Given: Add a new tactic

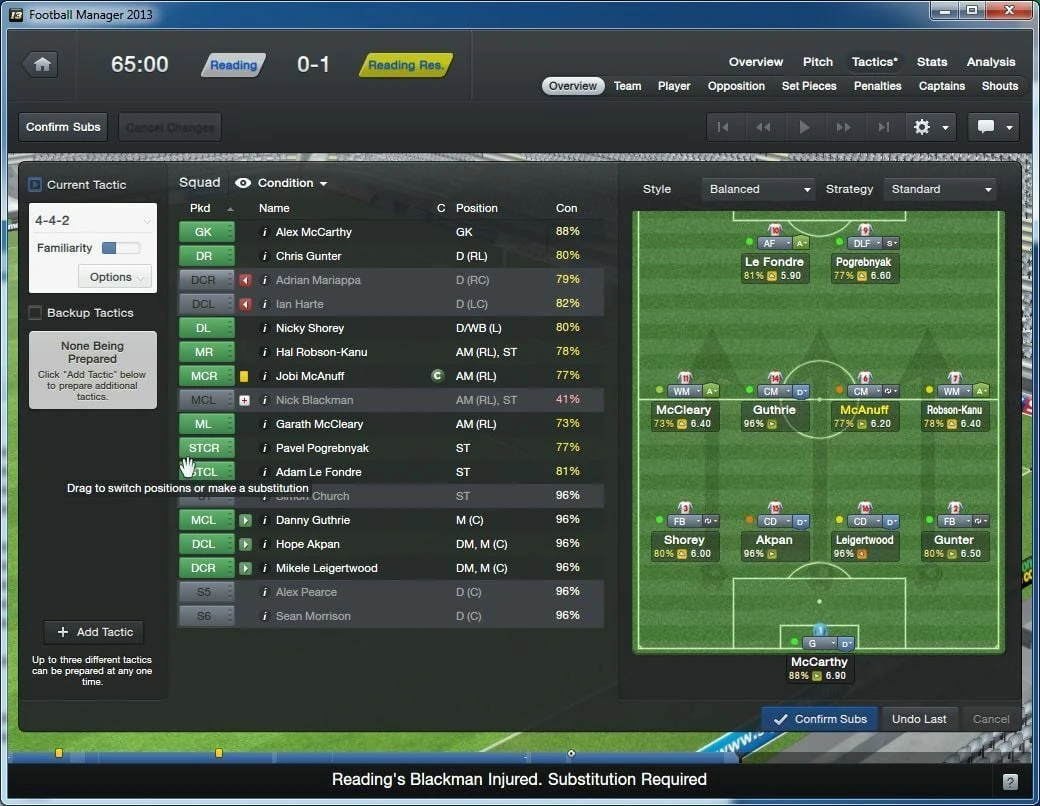Looking at the screenshot, I should [x=94, y=632].
